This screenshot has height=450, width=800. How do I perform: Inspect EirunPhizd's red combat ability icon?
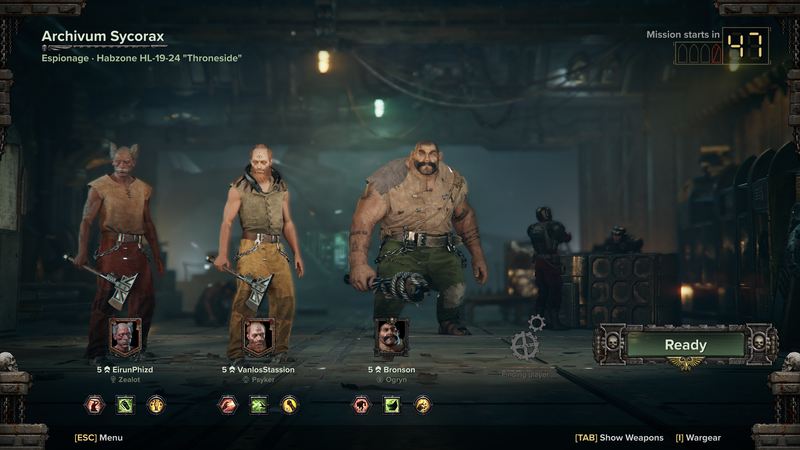tap(95, 405)
